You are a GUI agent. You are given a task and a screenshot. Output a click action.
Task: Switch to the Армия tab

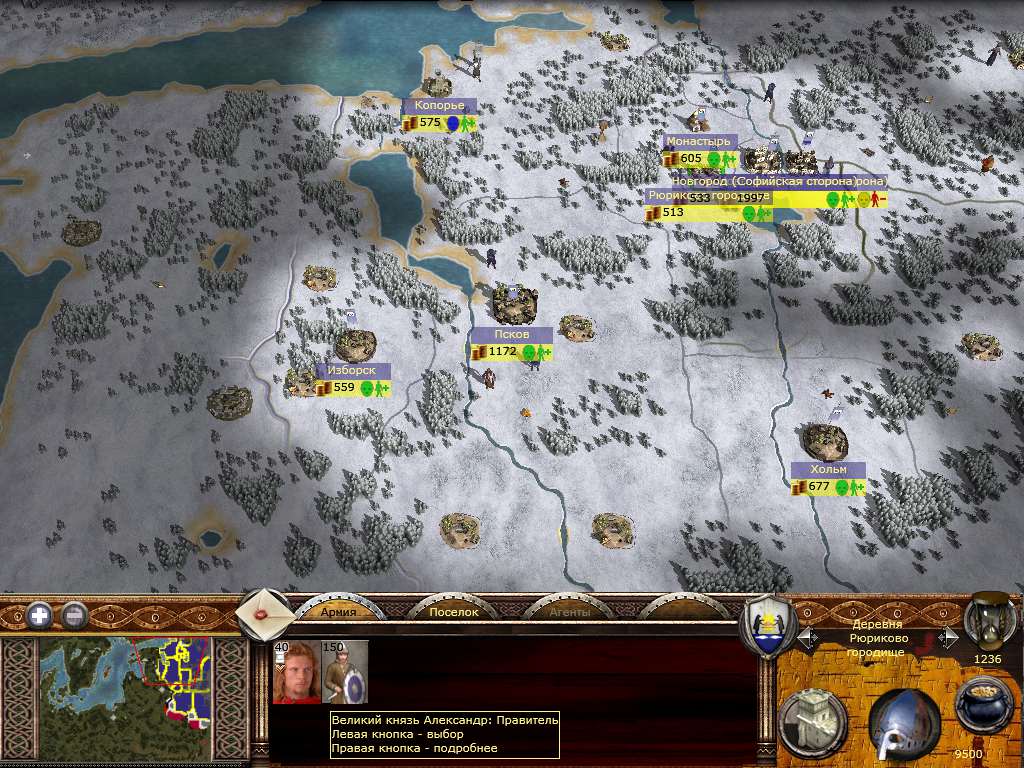tap(338, 611)
